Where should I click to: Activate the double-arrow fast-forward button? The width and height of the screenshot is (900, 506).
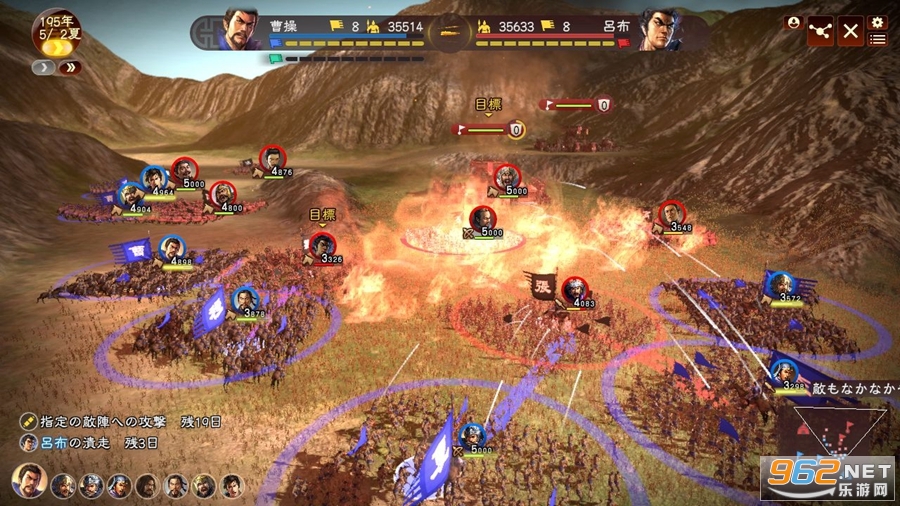pos(70,68)
